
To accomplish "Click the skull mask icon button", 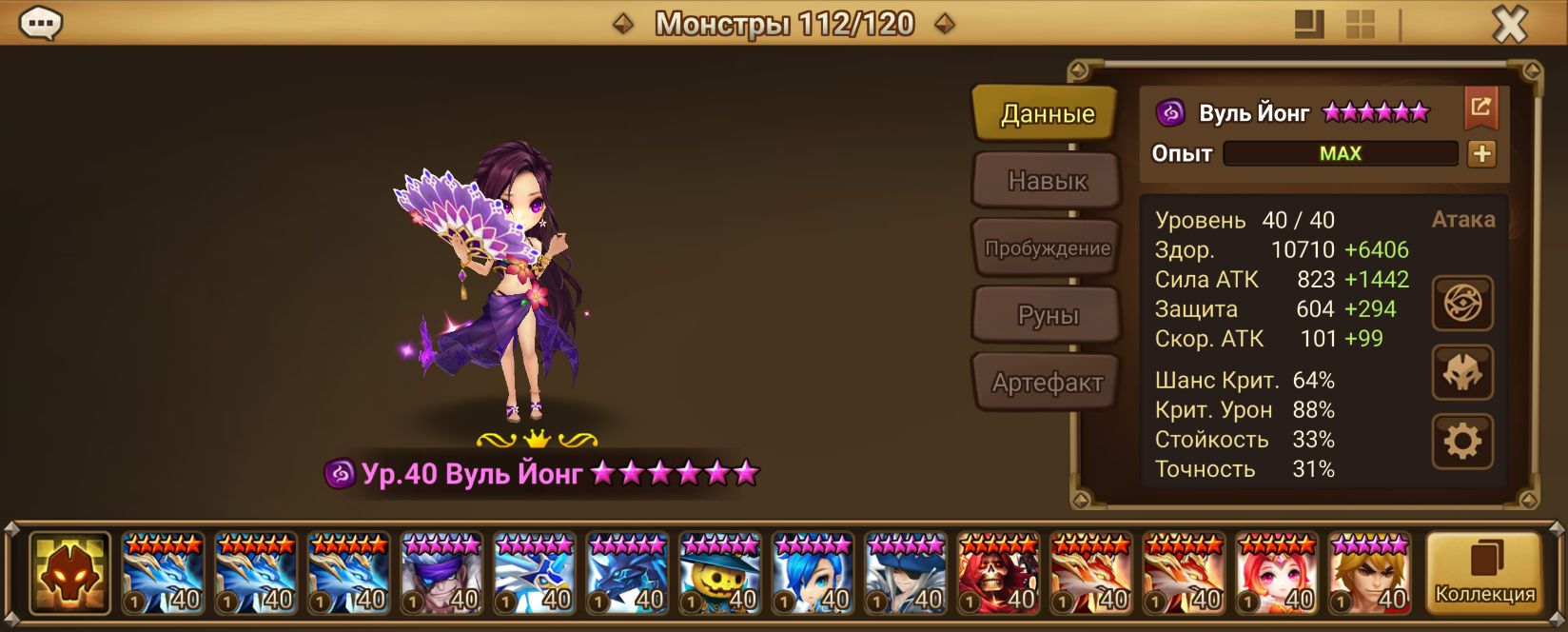I will tap(1462, 372).
